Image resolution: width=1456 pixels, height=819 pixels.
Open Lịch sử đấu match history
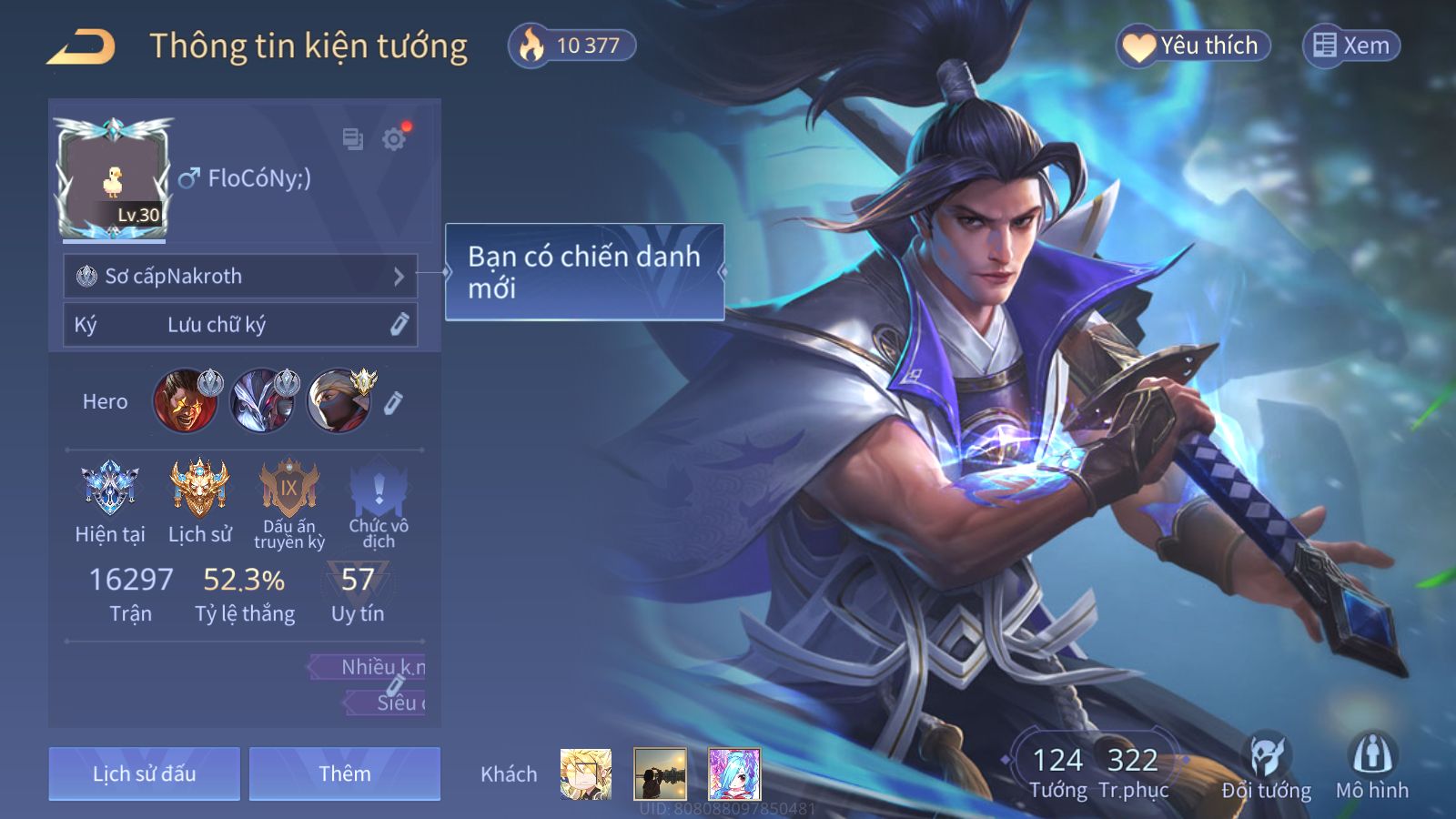[145, 773]
